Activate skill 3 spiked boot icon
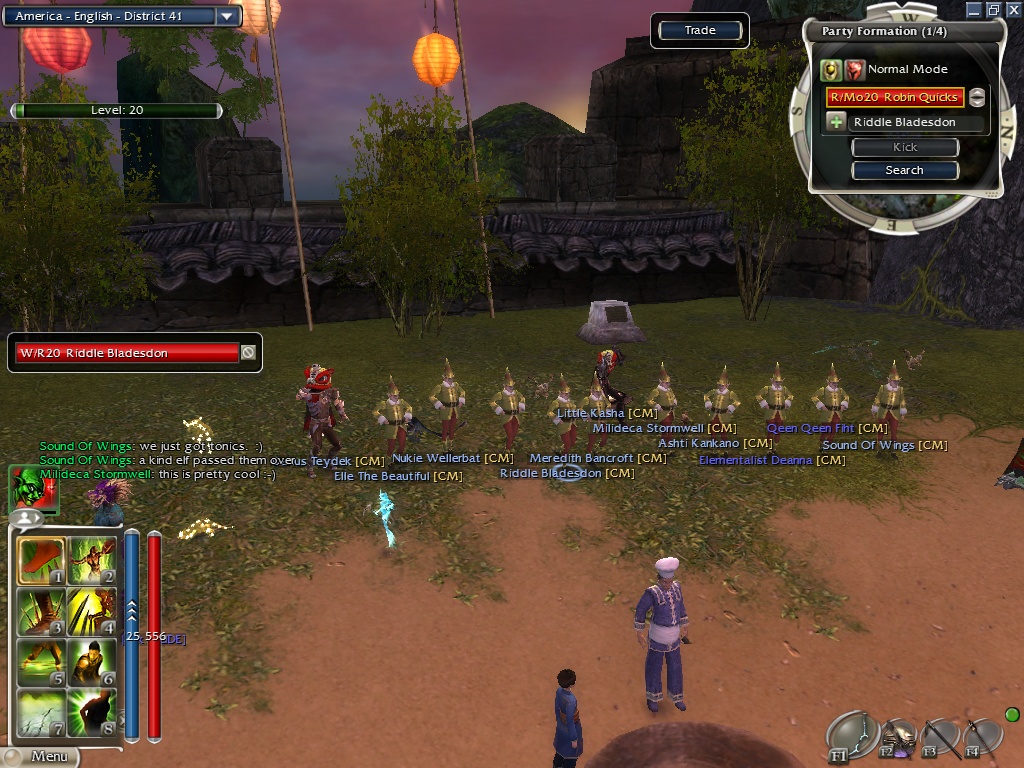The image size is (1024, 768). 42,612
